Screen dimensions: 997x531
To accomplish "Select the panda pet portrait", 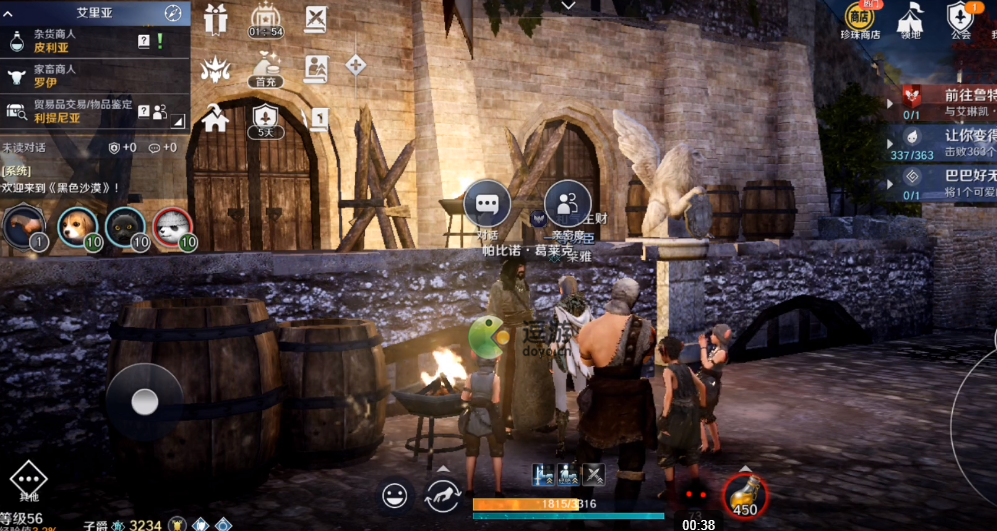I will [x=172, y=226].
